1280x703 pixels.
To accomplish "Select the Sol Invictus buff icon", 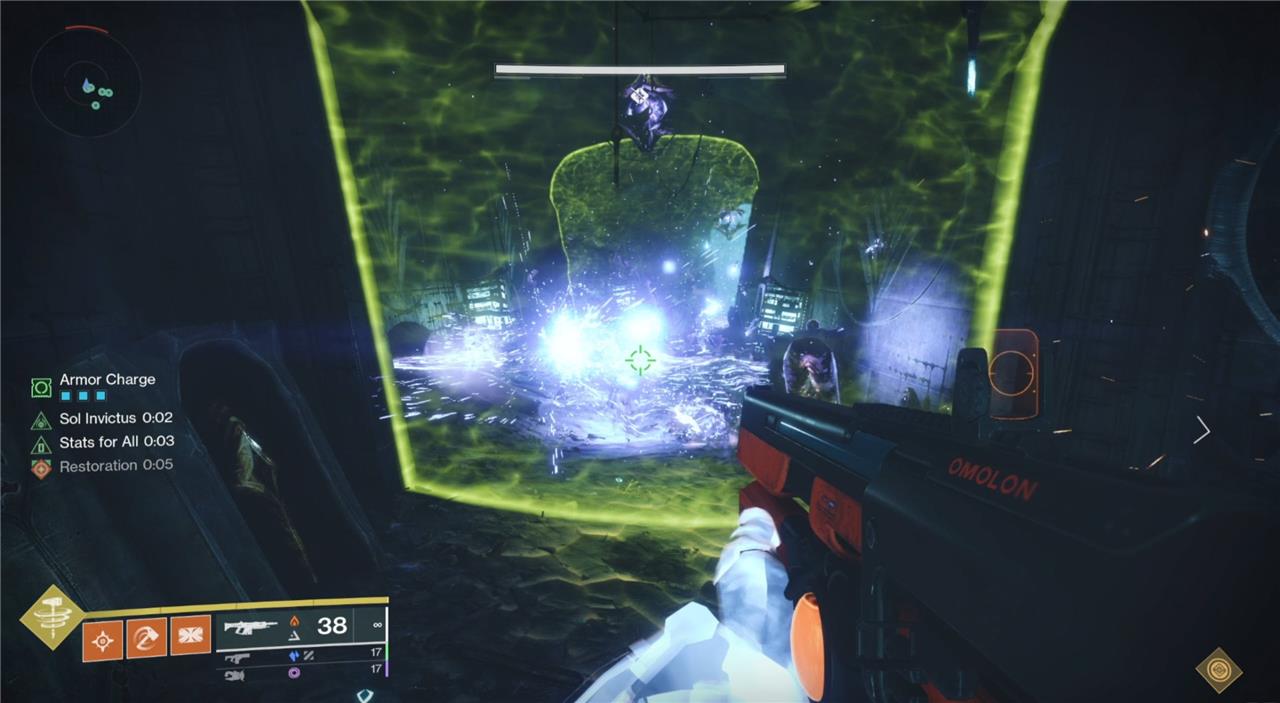I will pyautogui.click(x=41, y=420).
